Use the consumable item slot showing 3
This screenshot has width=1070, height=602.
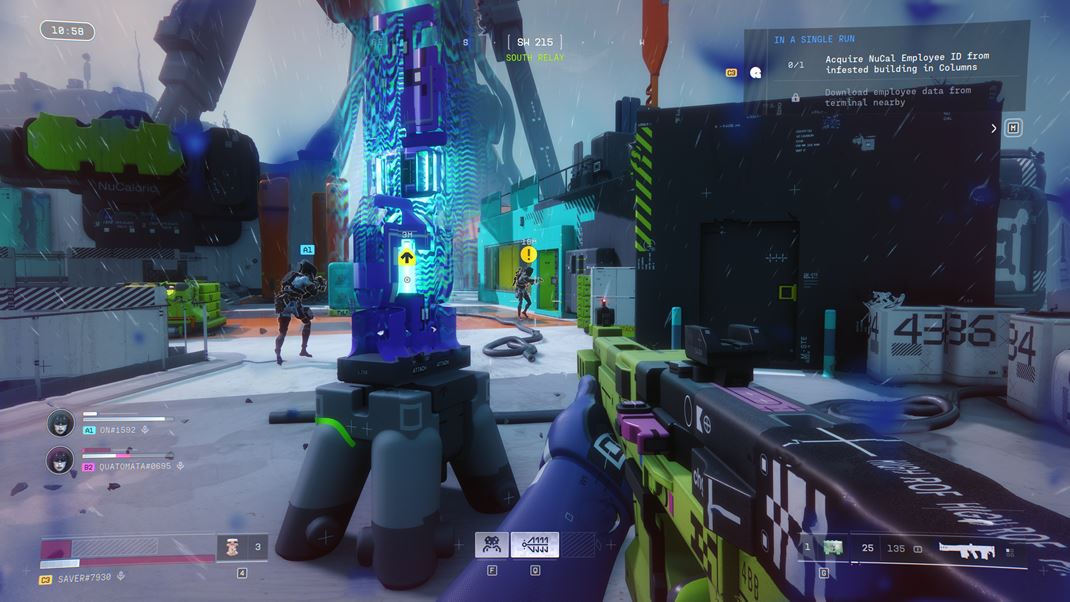click(x=242, y=547)
